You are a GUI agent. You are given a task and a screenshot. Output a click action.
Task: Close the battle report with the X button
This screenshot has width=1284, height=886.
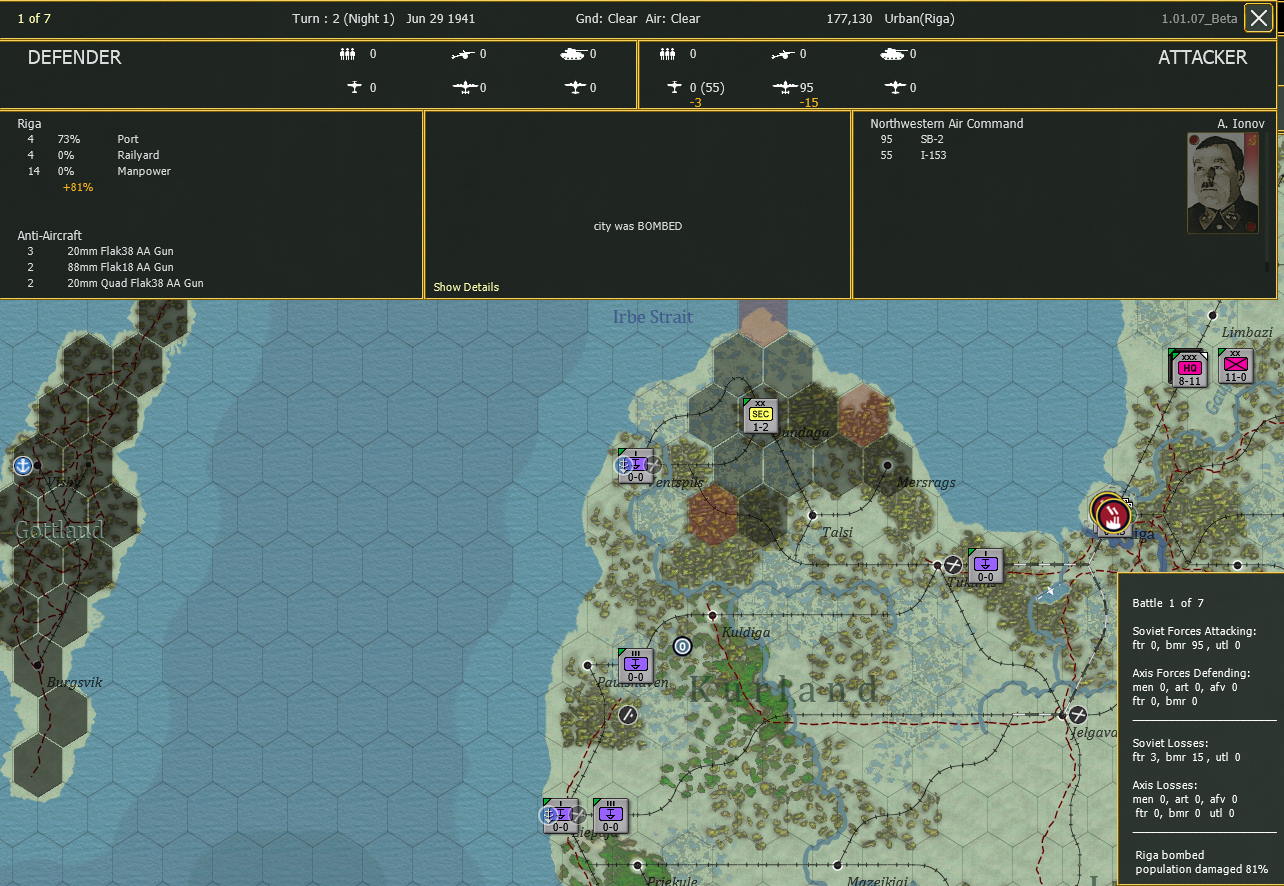click(1258, 17)
